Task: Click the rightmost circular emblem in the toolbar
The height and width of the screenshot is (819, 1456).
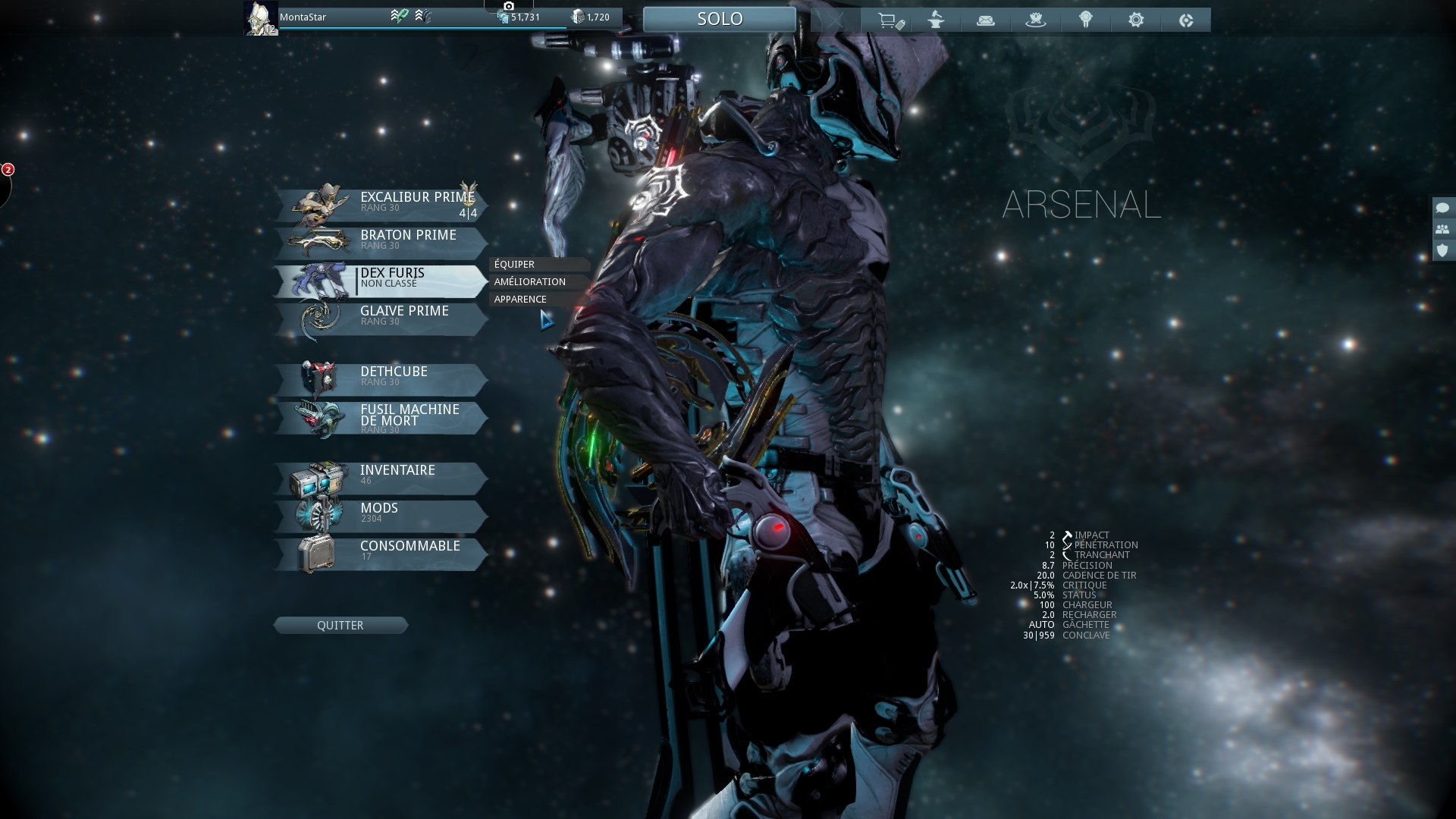Action: click(x=1188, y=20)
